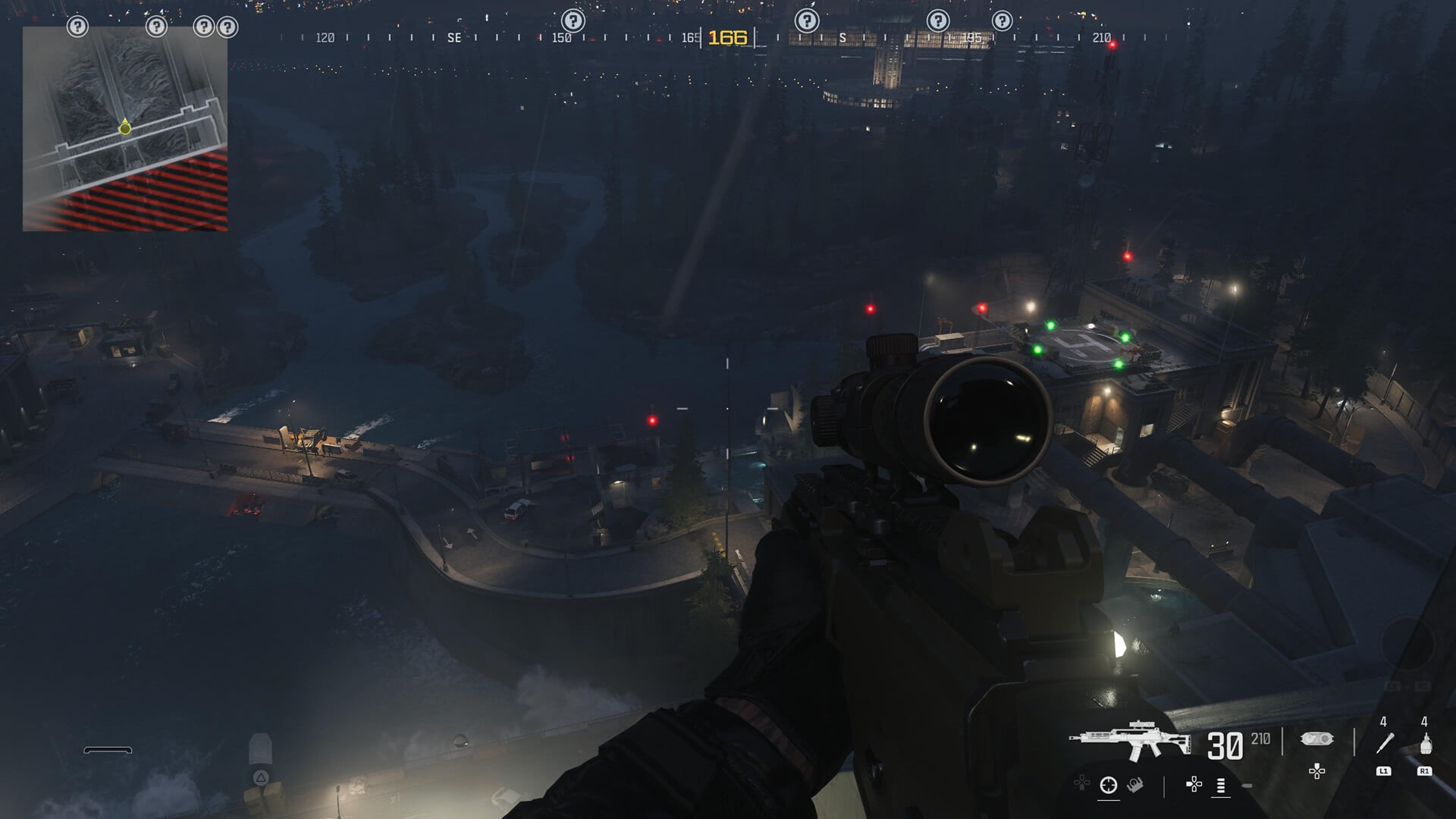Image resolution: width=1456 pixels, height=819 pixels.
Task: Select the equipped assault rifle icon
Action: tap(1130, 741)
